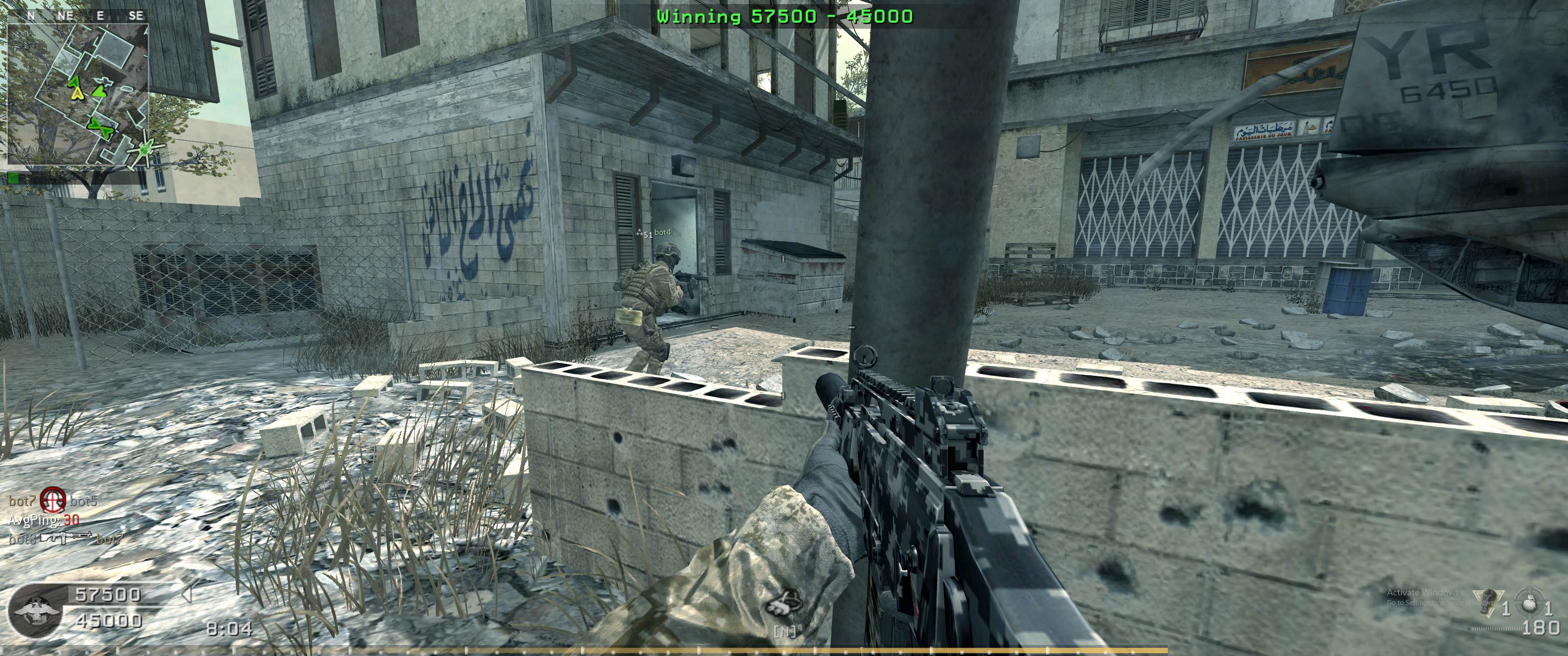The width and height of the screenshot is (1568, 656).
Task: Select the helicopter marker on the minimap
Action: point(145,148)
